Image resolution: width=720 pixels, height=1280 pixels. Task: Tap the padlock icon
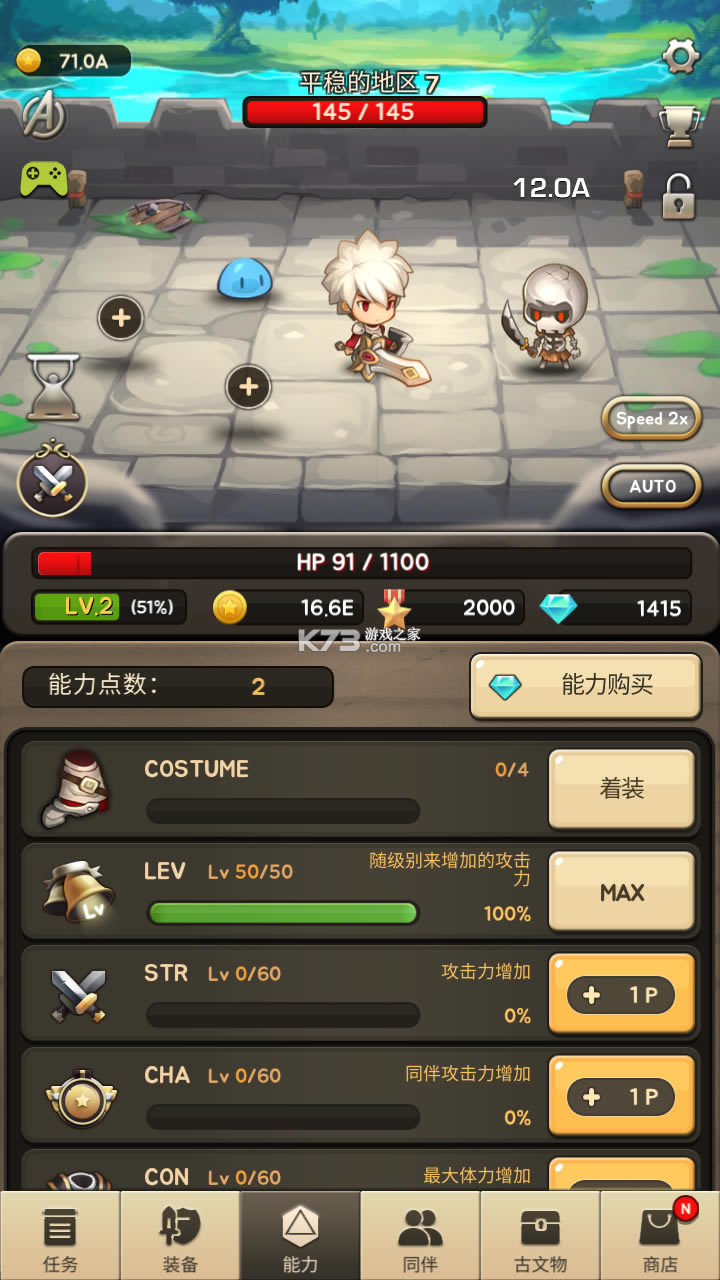(x=679, y=196)
